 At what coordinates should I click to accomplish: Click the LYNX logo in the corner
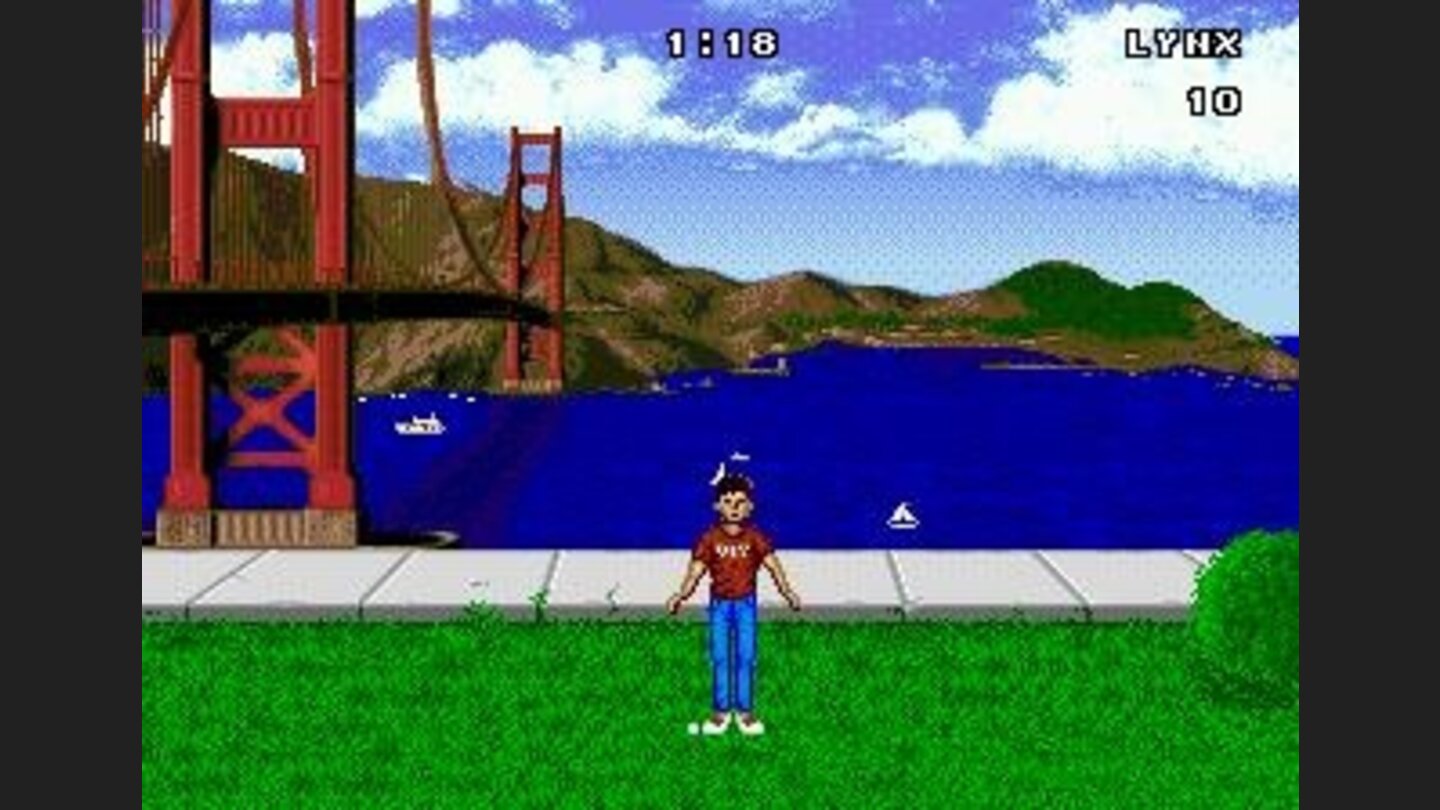pyautogui.click(x=1184, y=43)
